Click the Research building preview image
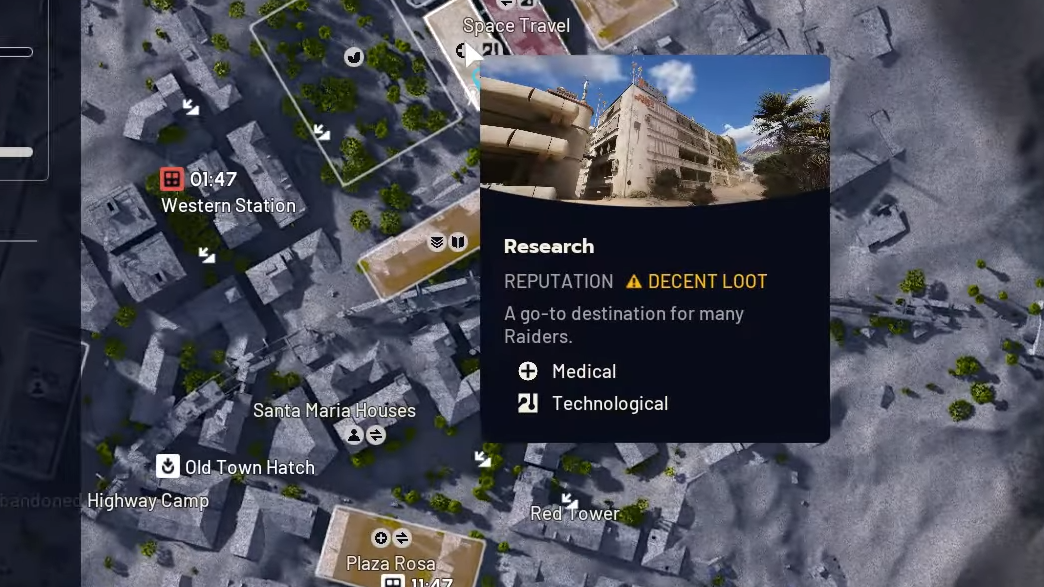 tap(655, 130)
